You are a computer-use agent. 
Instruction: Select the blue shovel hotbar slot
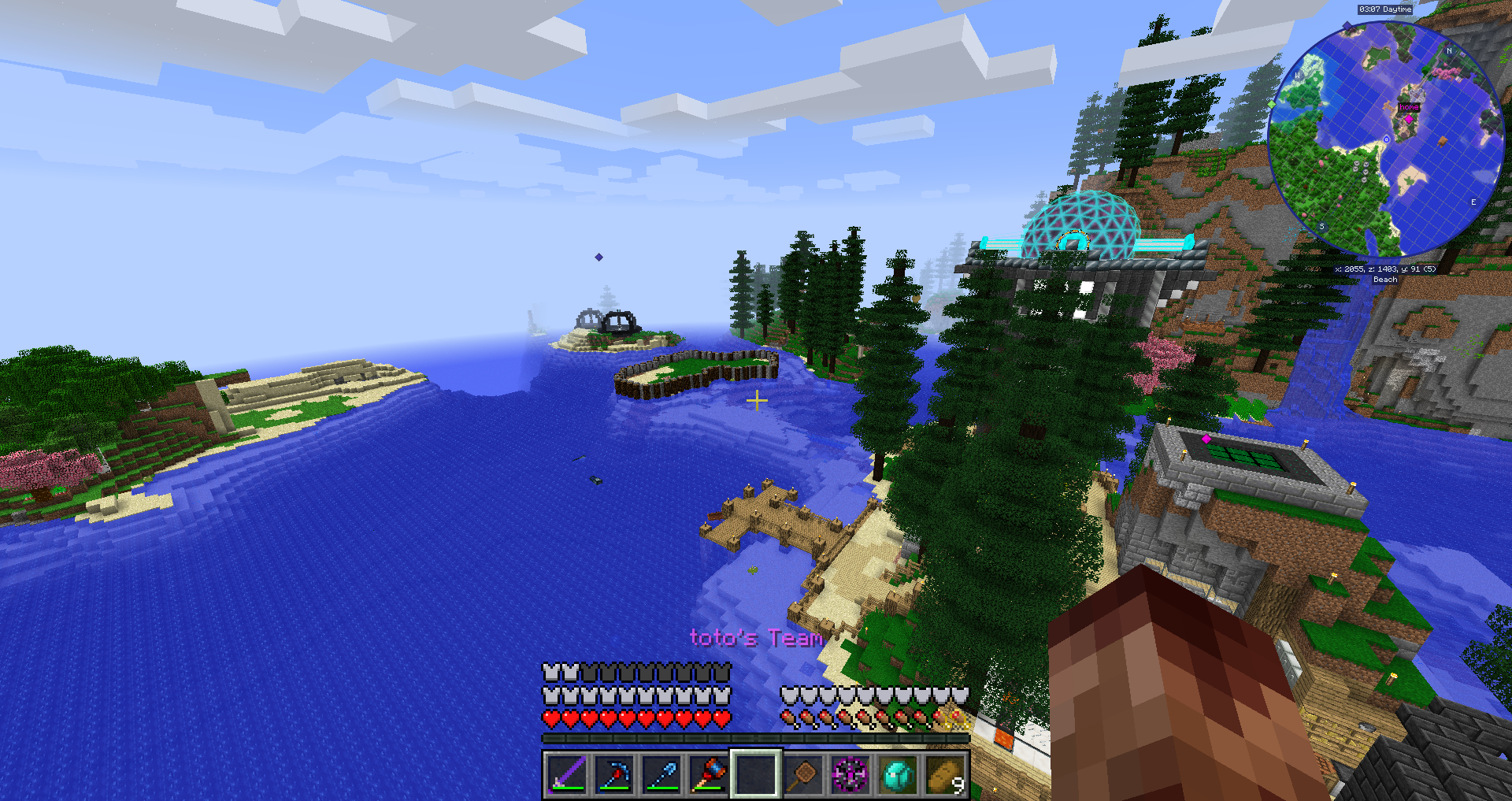661,774
